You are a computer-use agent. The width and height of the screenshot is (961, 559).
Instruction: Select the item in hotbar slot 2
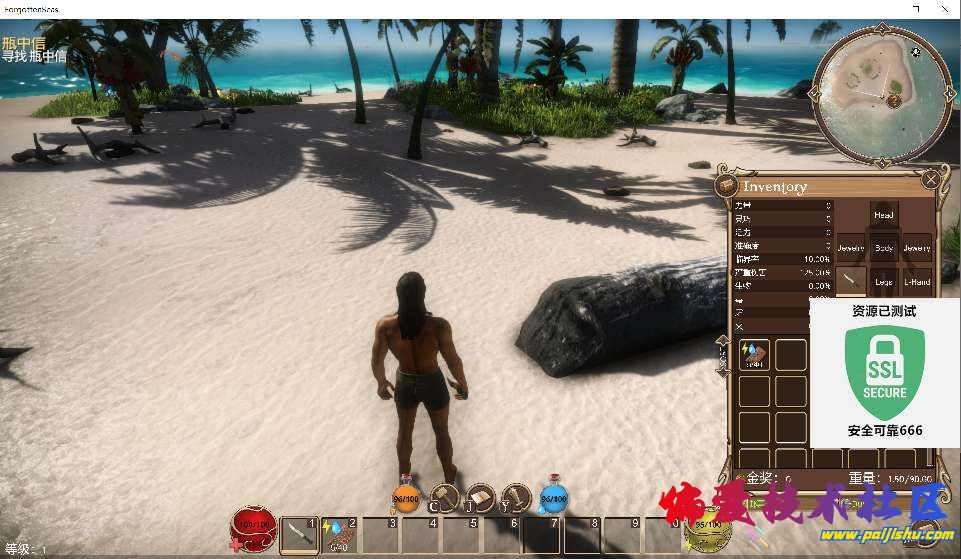[340, 536]
